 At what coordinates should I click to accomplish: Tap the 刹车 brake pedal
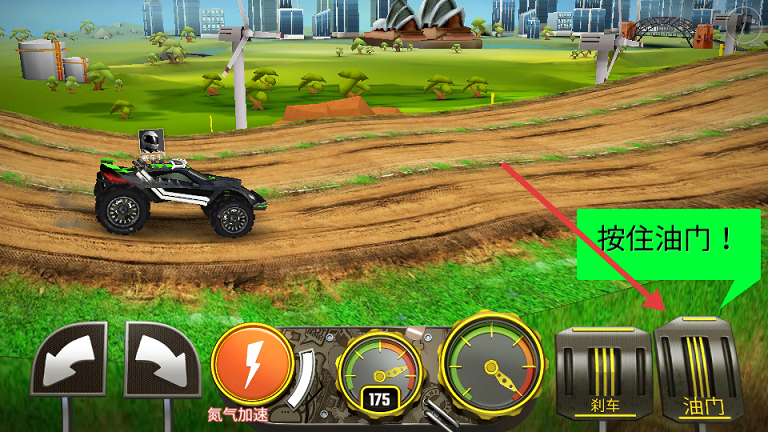[x=602, y=370]
